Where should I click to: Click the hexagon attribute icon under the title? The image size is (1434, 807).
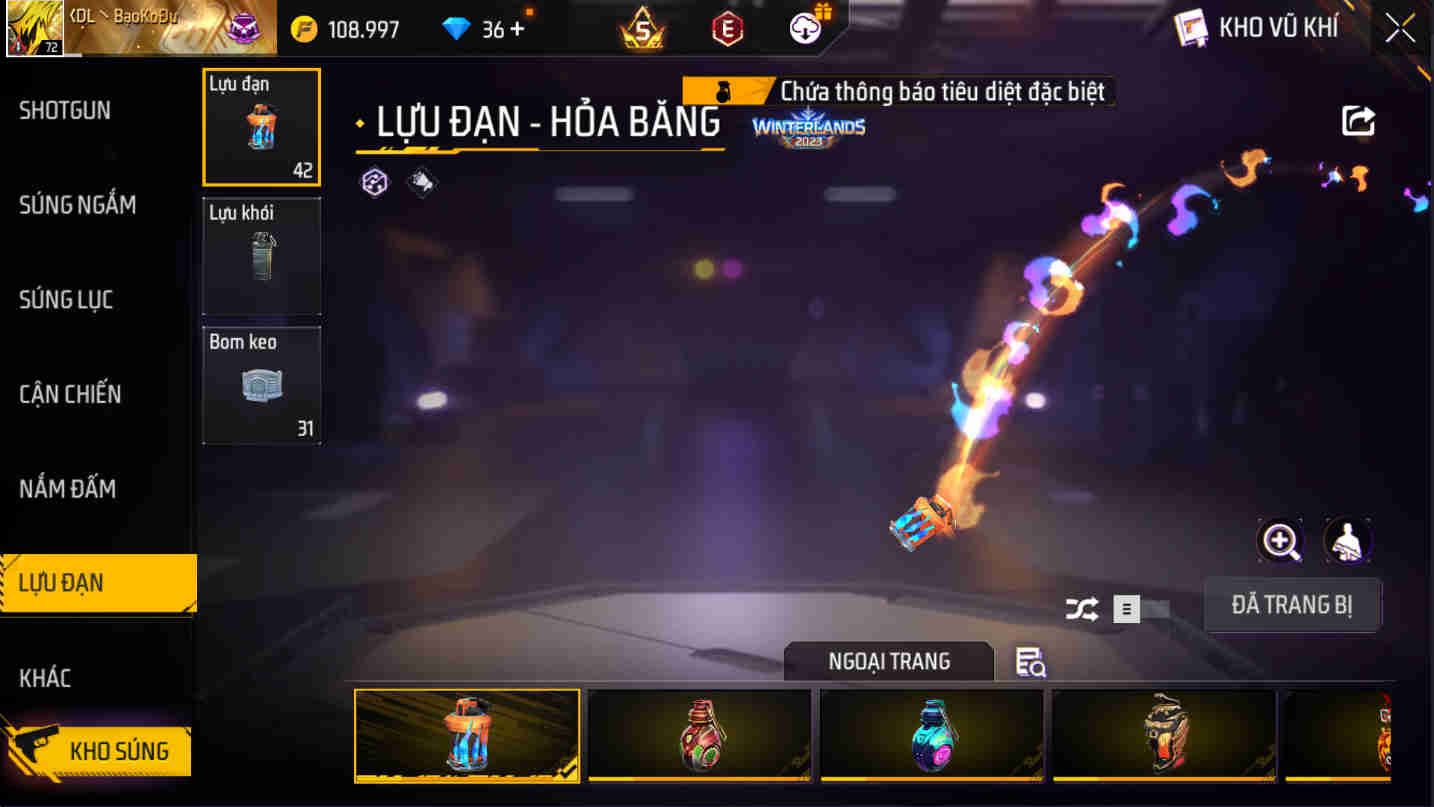click(376, 183)
